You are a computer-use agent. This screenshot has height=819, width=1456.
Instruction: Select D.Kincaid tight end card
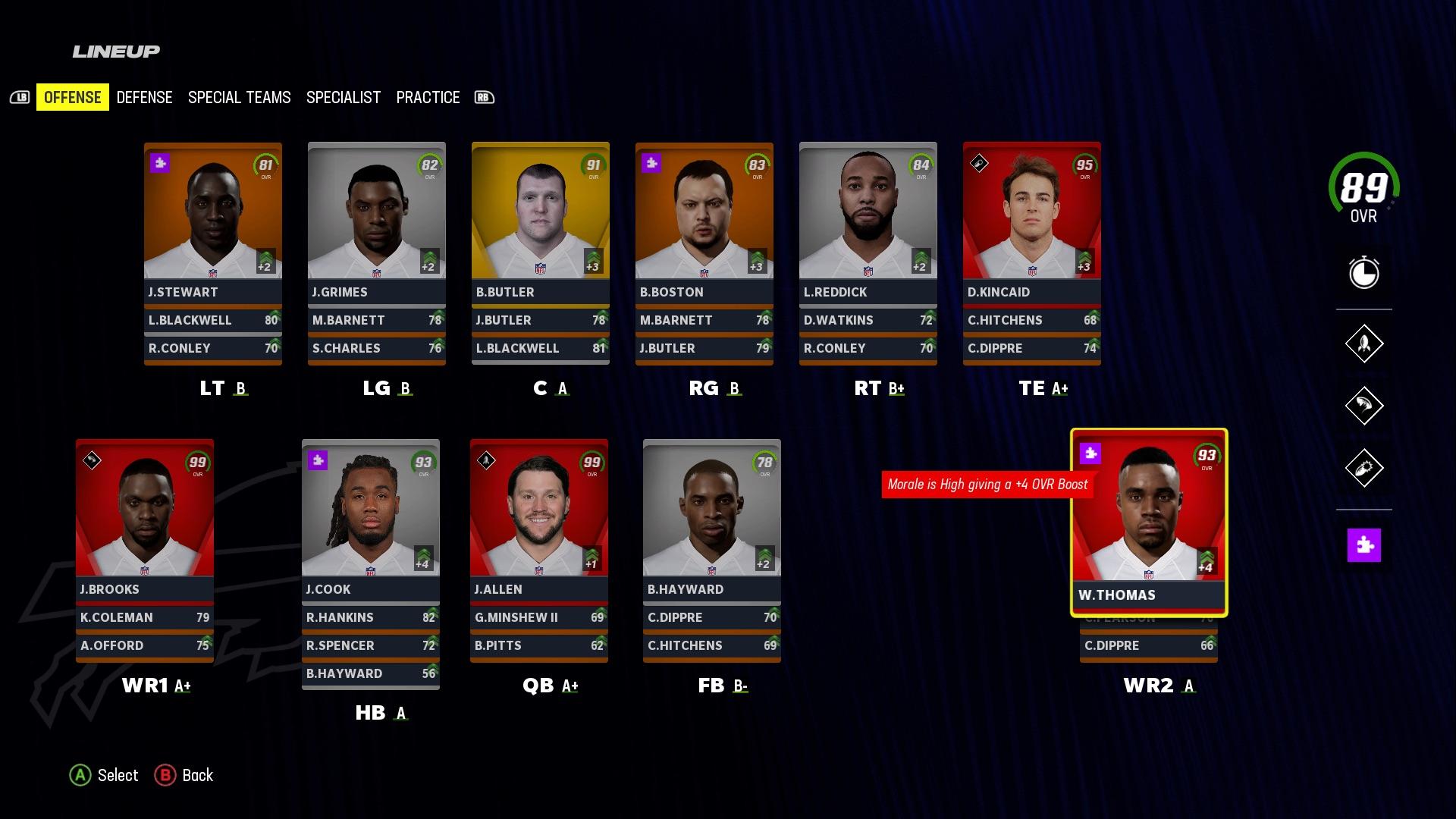[1032, 220]
